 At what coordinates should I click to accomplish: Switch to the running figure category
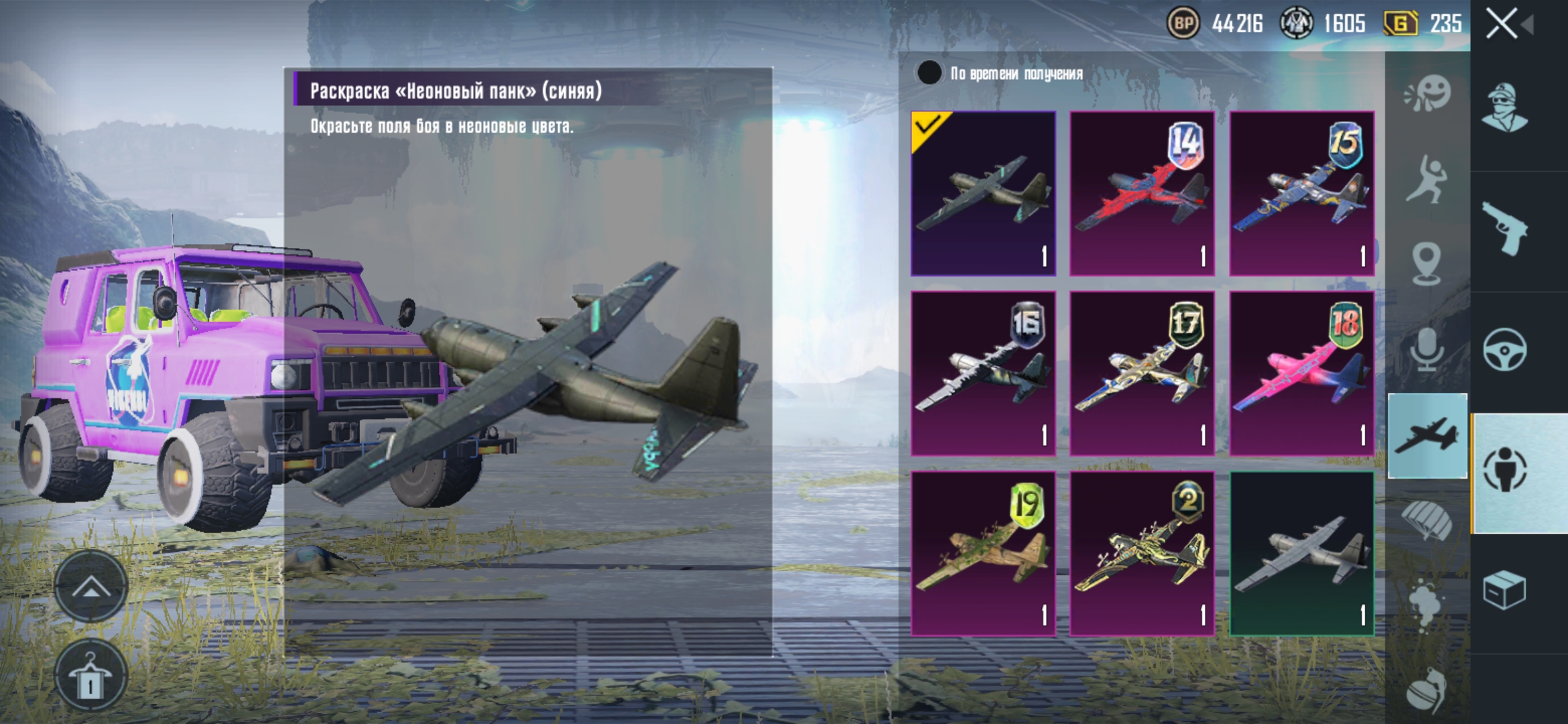(1427, 179)
